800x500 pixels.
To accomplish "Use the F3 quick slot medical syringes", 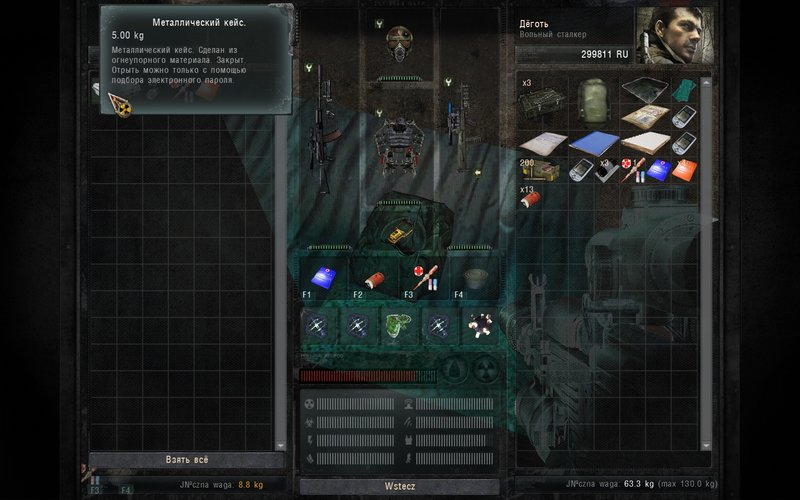I will point(421,278).
